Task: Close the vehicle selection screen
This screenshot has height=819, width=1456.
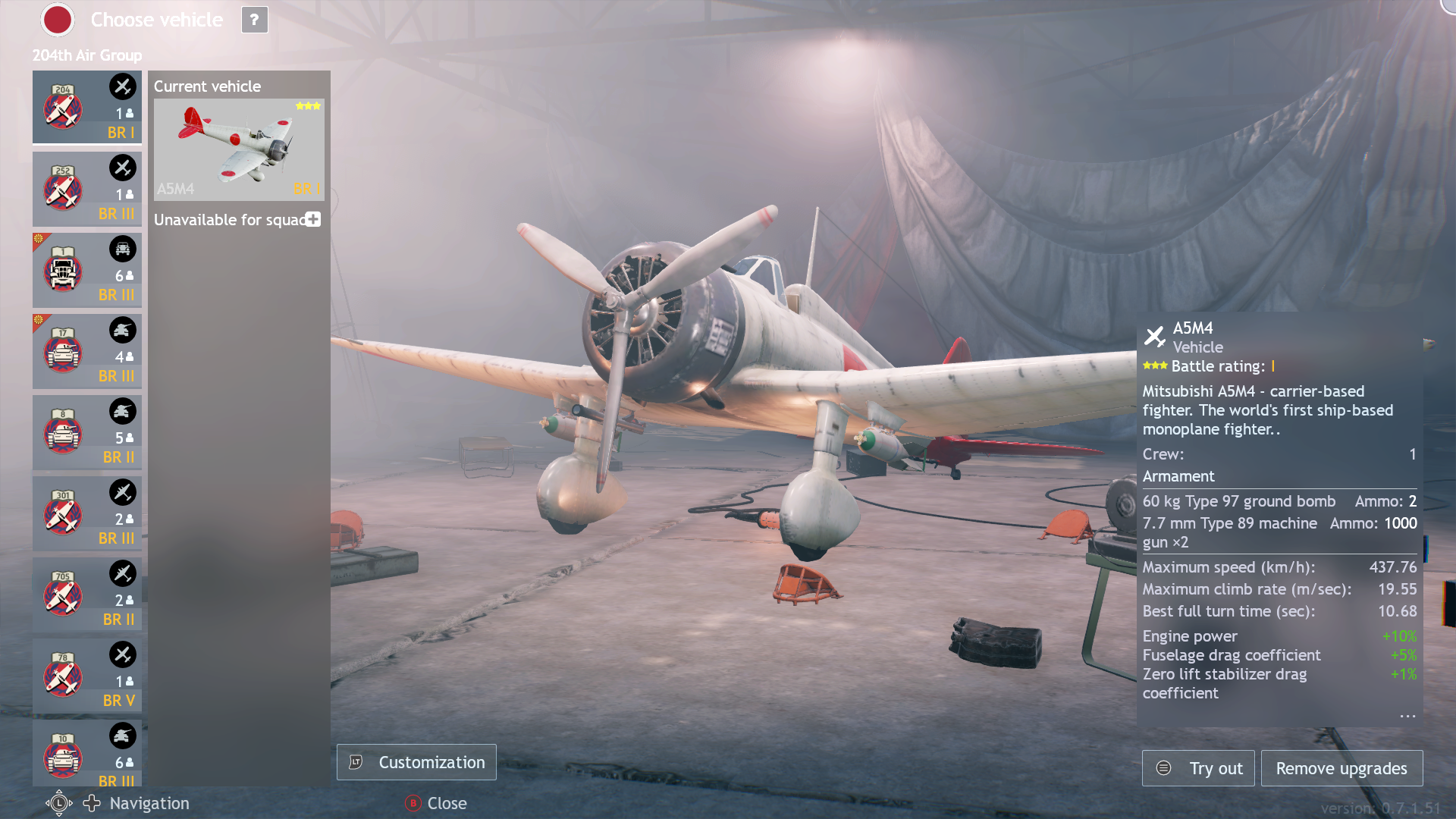Action: pyautogui.click(x=436, y=803)
